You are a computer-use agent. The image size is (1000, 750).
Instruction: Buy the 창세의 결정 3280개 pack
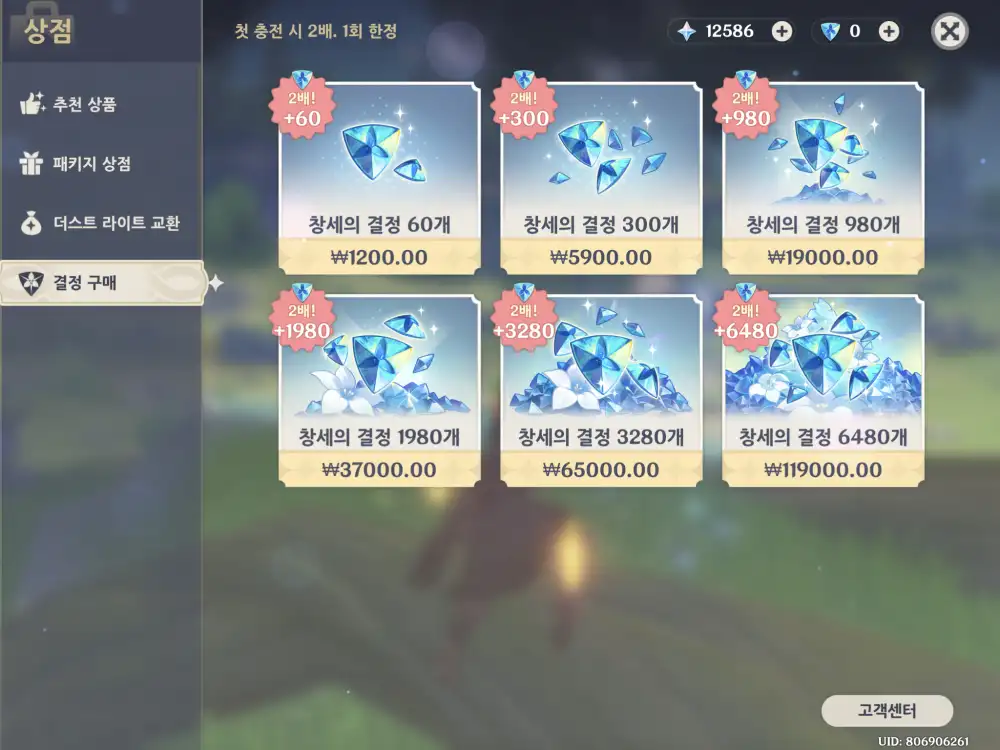[601, 390]
